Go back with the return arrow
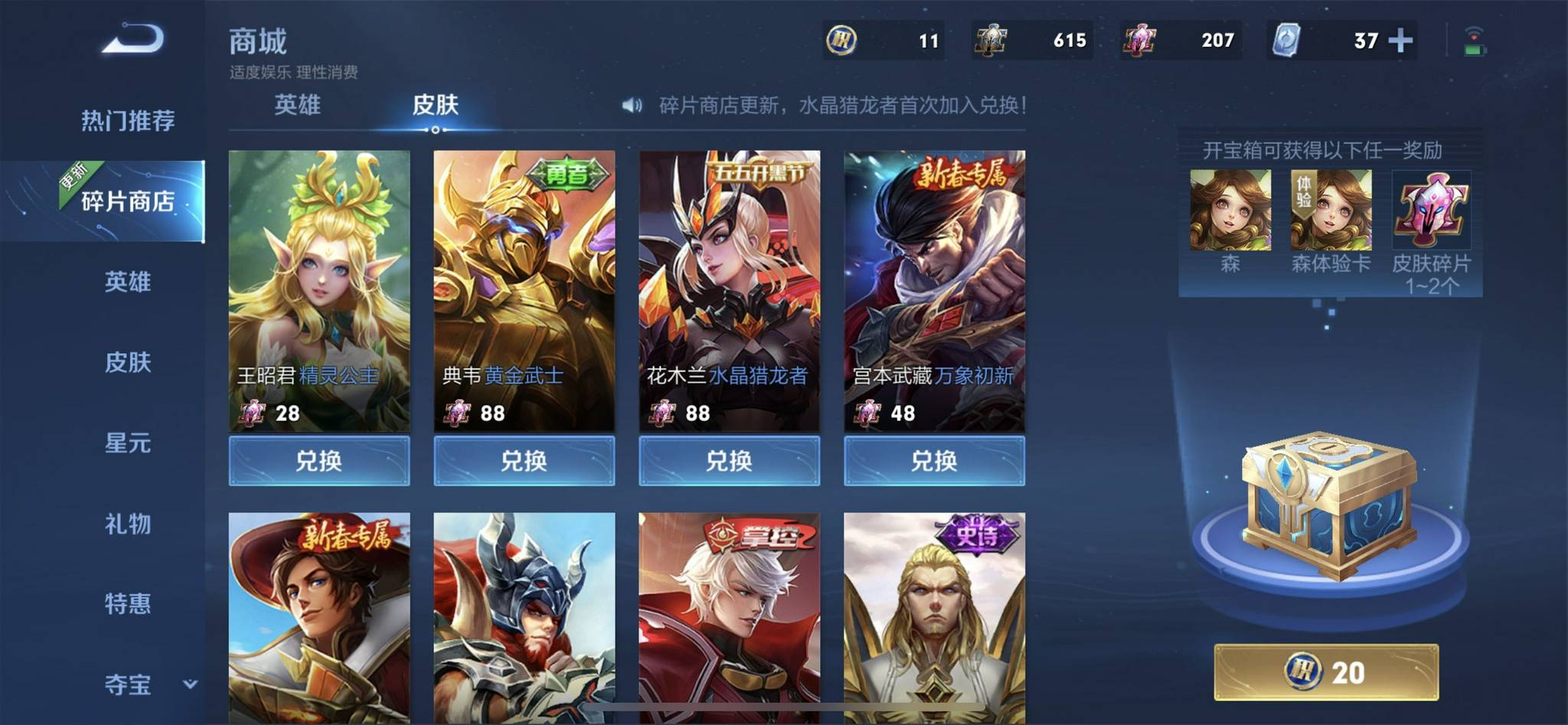This screenshot has width=1568, height=725. tap(133, 39)
